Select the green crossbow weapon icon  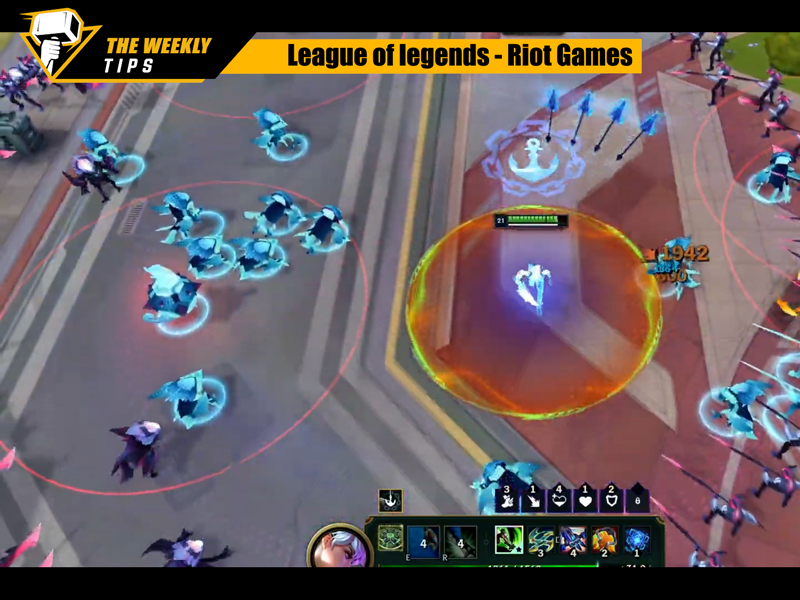(x=509, y=540)
